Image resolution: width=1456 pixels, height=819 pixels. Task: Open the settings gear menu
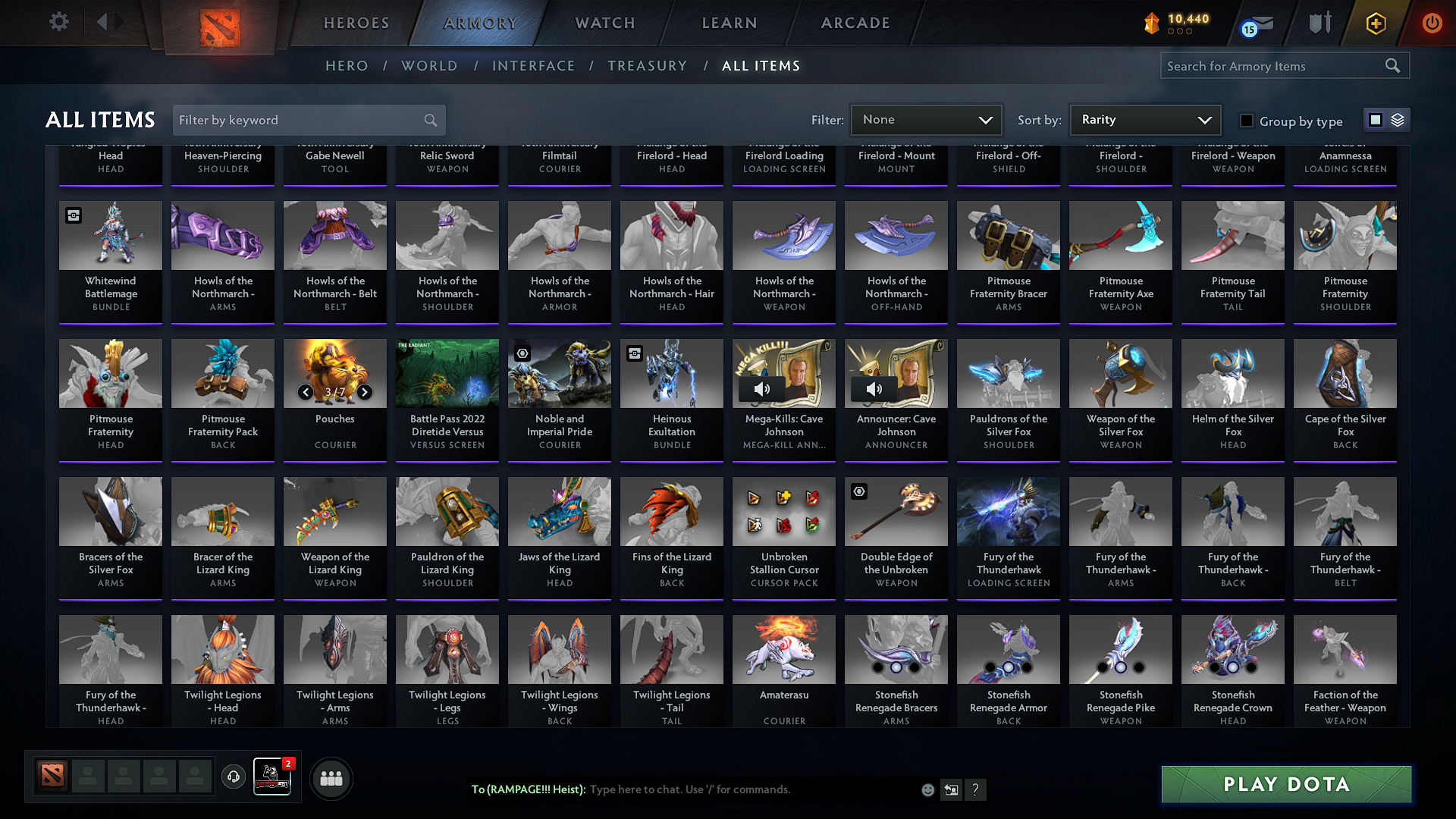[x=58, y=22]
